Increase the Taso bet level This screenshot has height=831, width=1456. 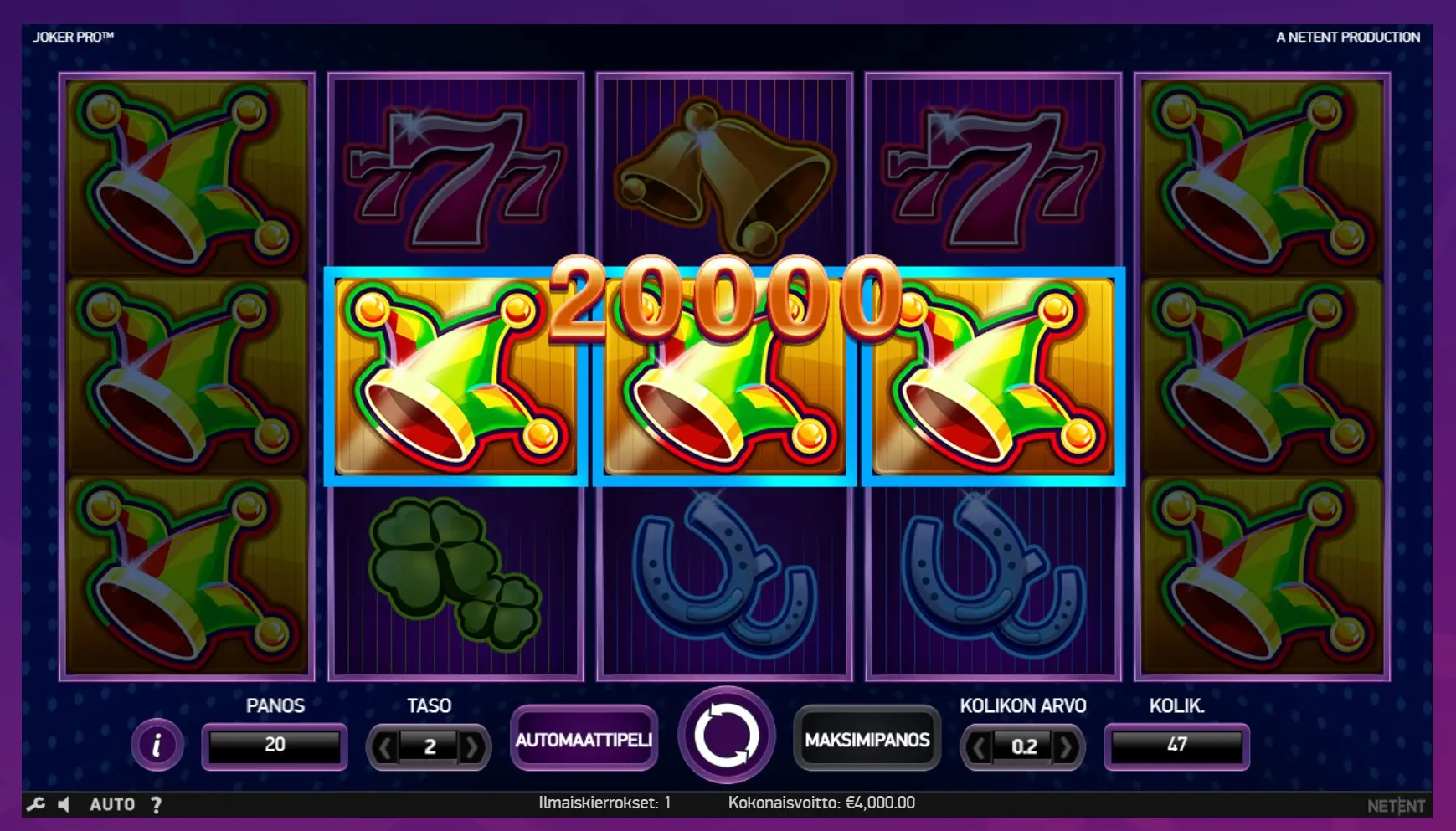click(472, 746)
